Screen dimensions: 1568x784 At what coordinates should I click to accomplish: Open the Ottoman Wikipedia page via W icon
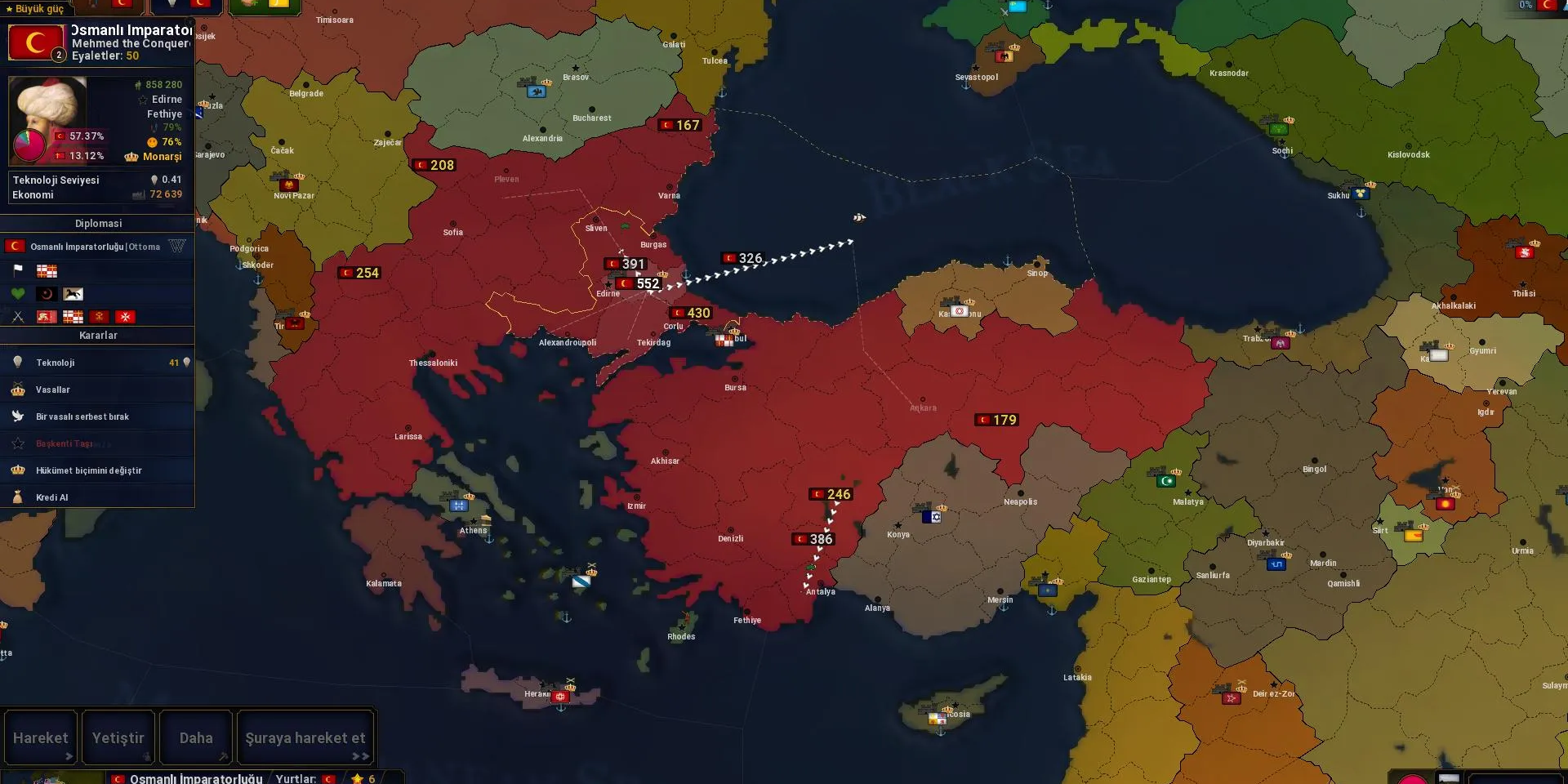coord(177,245)
